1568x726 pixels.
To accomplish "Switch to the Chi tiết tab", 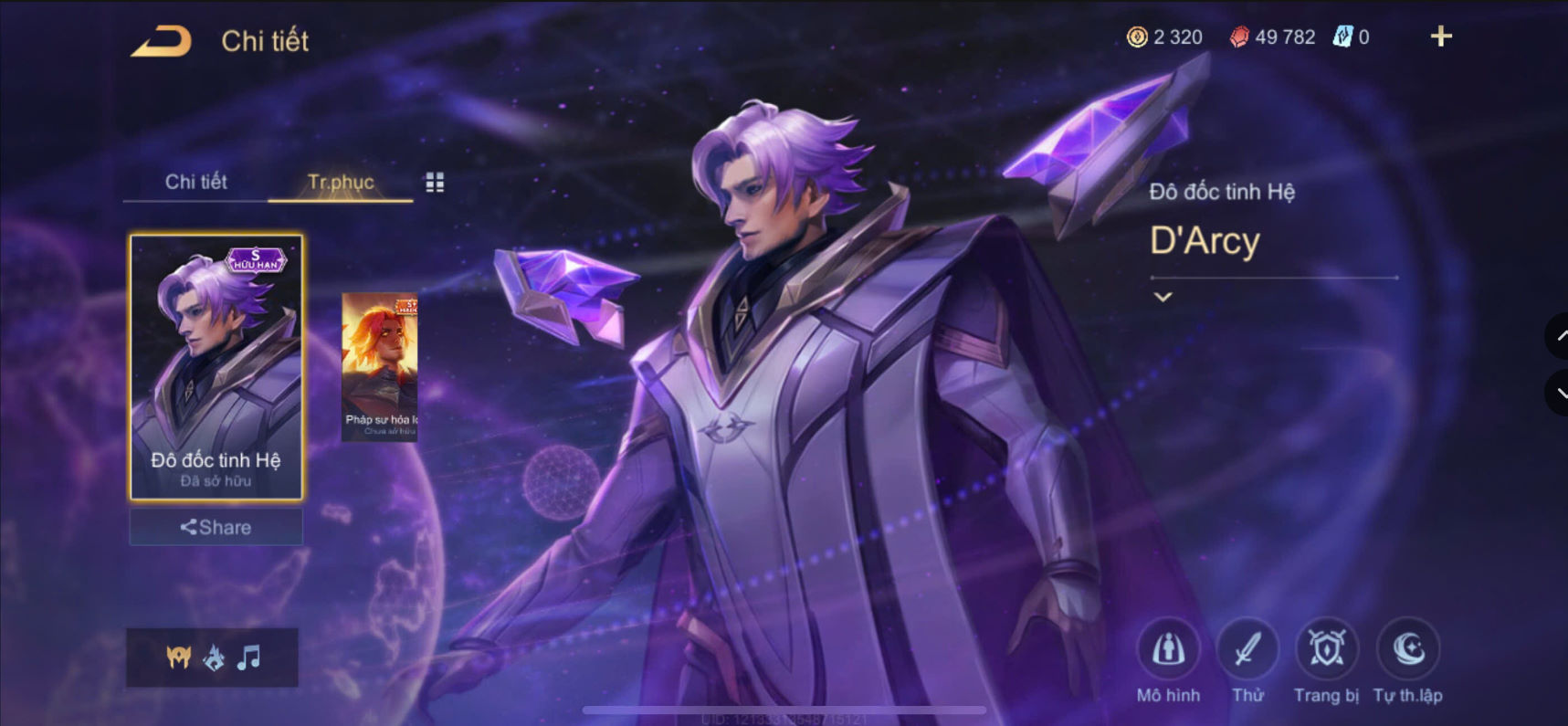I will tap(195, 182).
